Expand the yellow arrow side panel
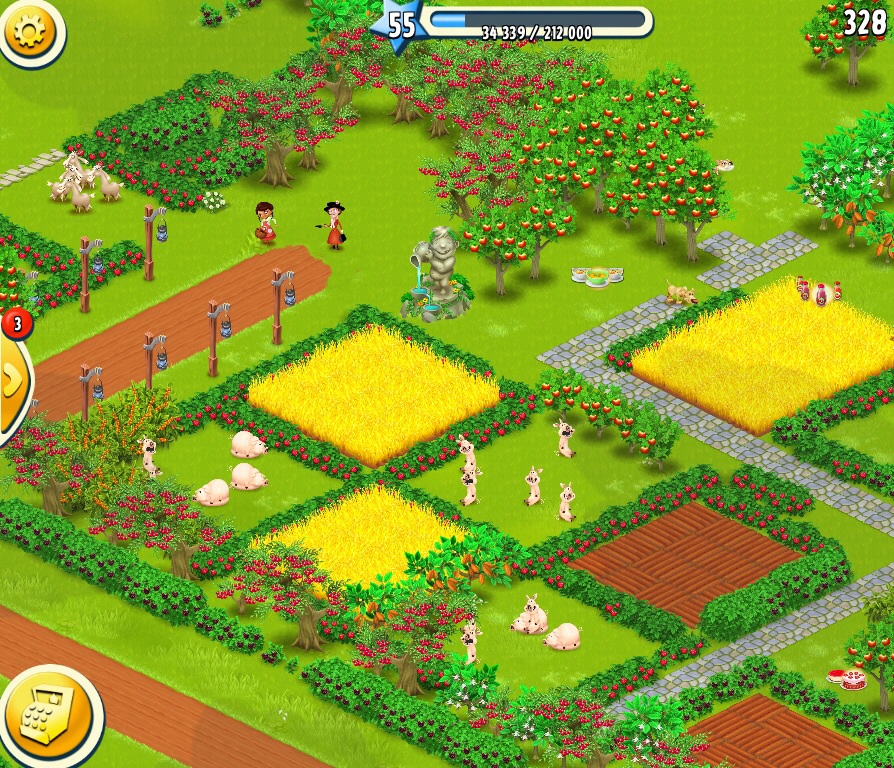Screen dimensions: 894x768 pyautogui.click(x=13, y=380)
